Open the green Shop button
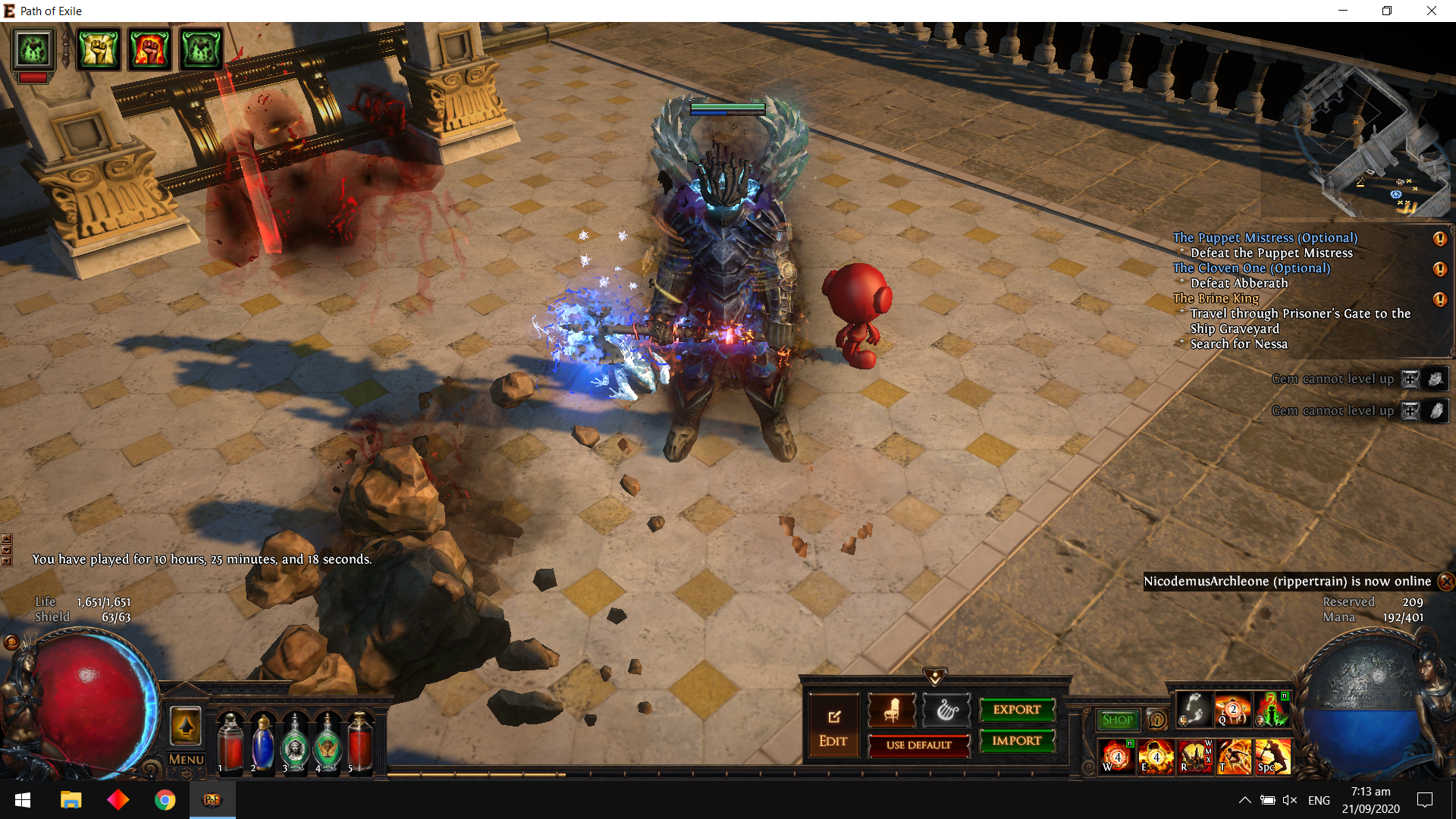 pyautogui.click(x=1117, y=720)
